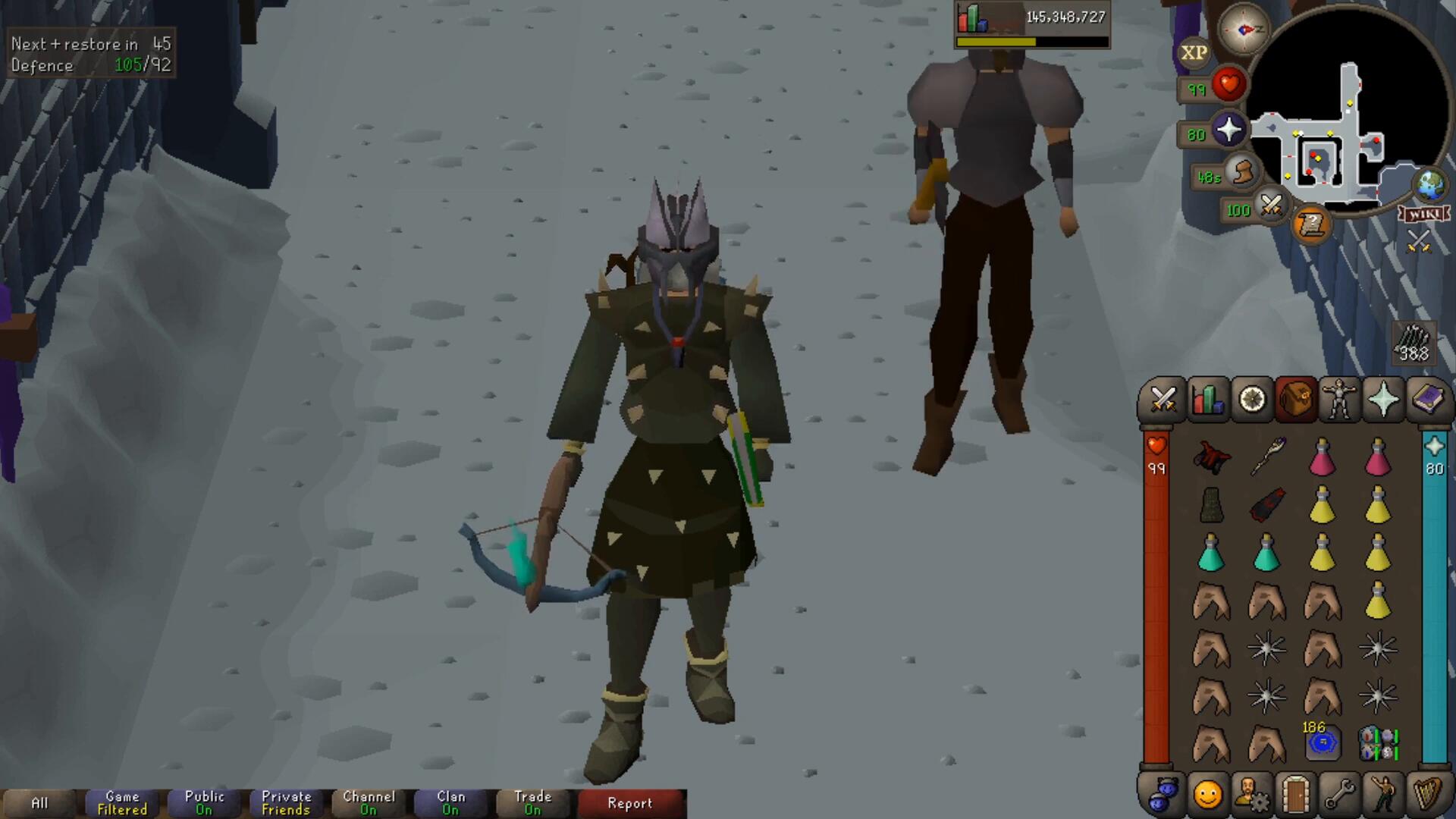The width and height of the screenshot is (1456, 819).
Task: Show the Skills tab
Action: point(1207,399)
